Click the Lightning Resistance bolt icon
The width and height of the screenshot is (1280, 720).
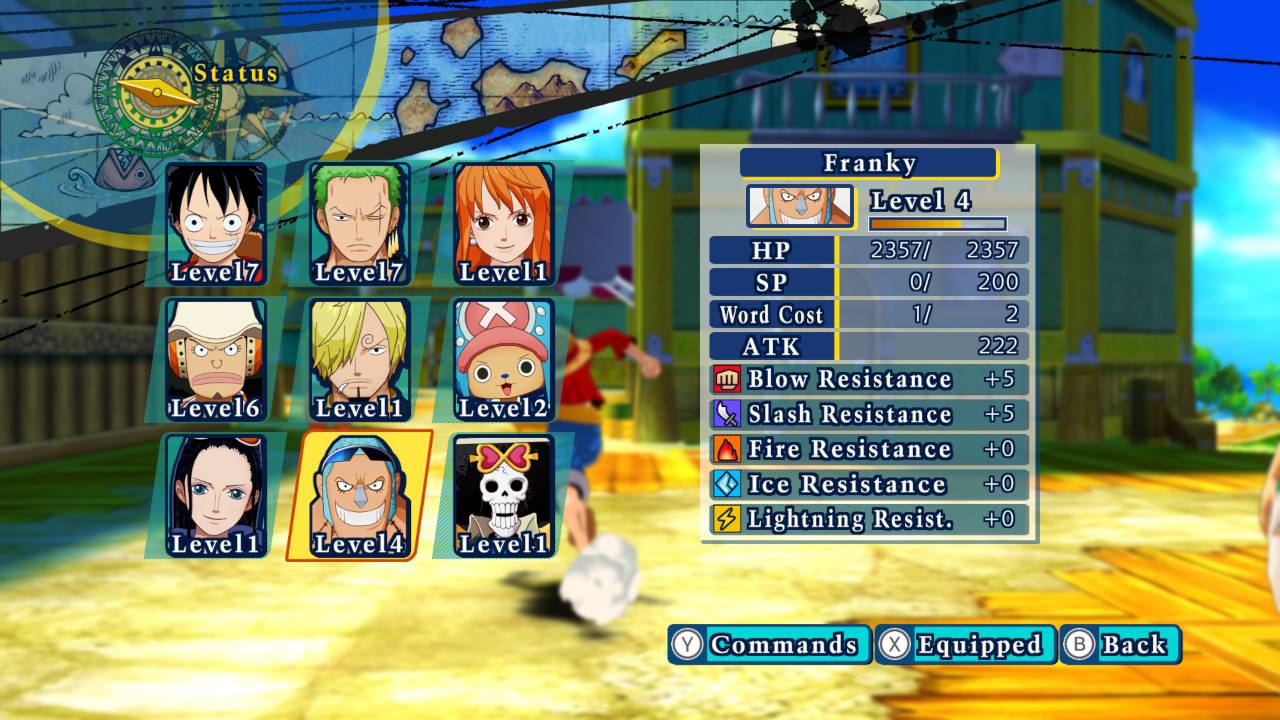click(728, 518)
